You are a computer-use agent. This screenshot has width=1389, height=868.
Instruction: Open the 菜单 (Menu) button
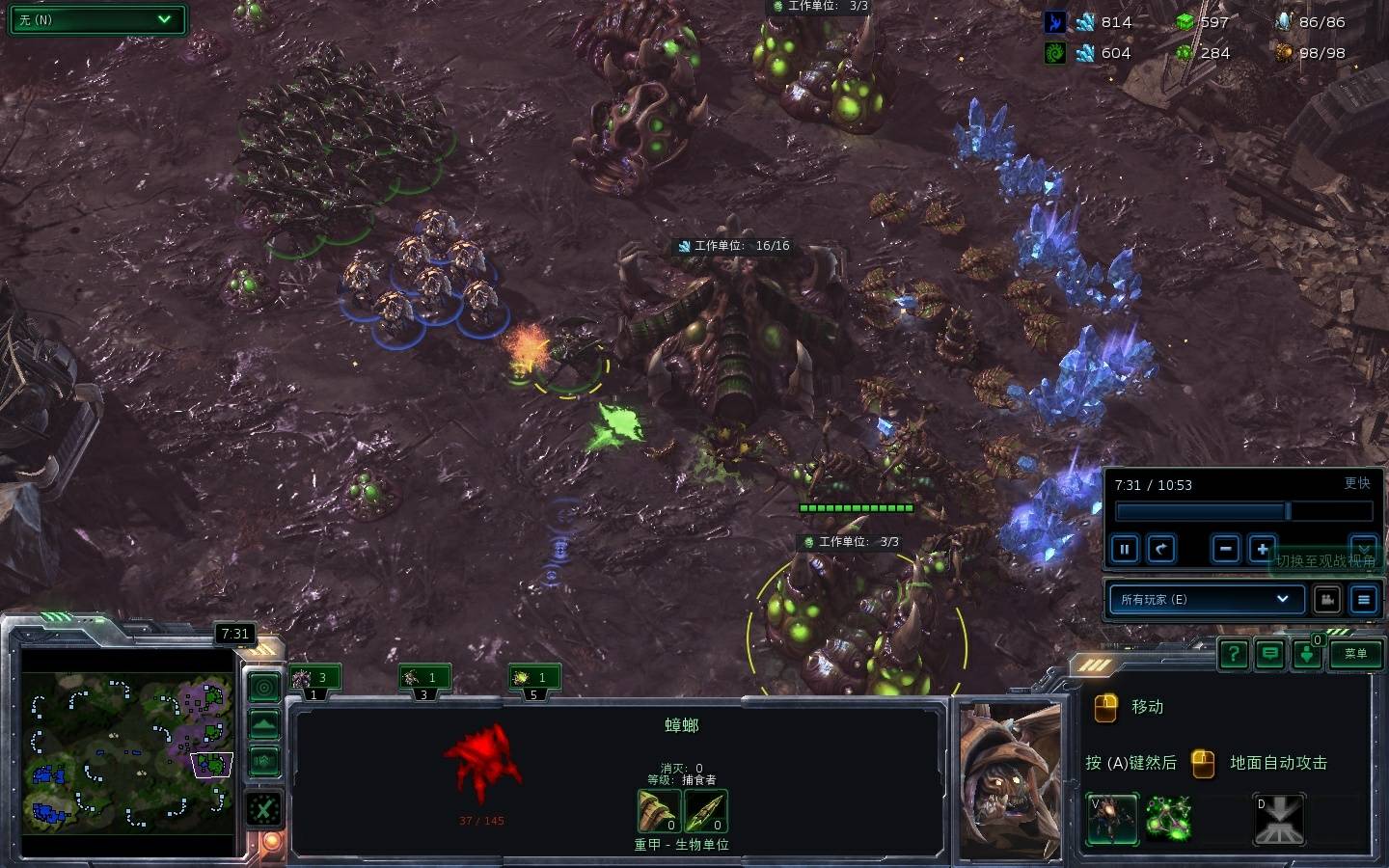pyautogui.click(x=1355, y=654)
